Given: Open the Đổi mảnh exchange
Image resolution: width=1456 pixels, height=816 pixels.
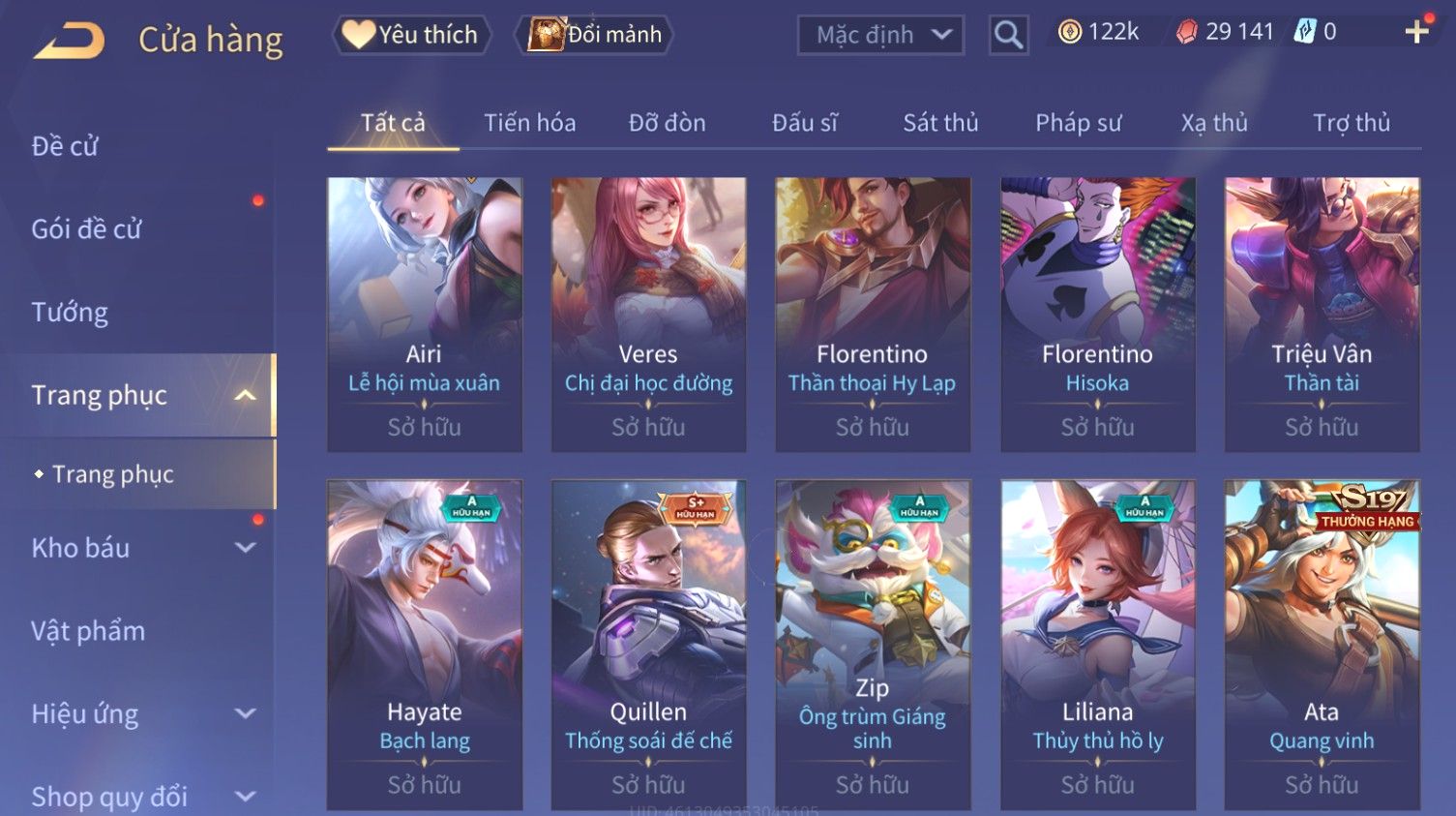Looking at the screenshot, I should [596, 35].
